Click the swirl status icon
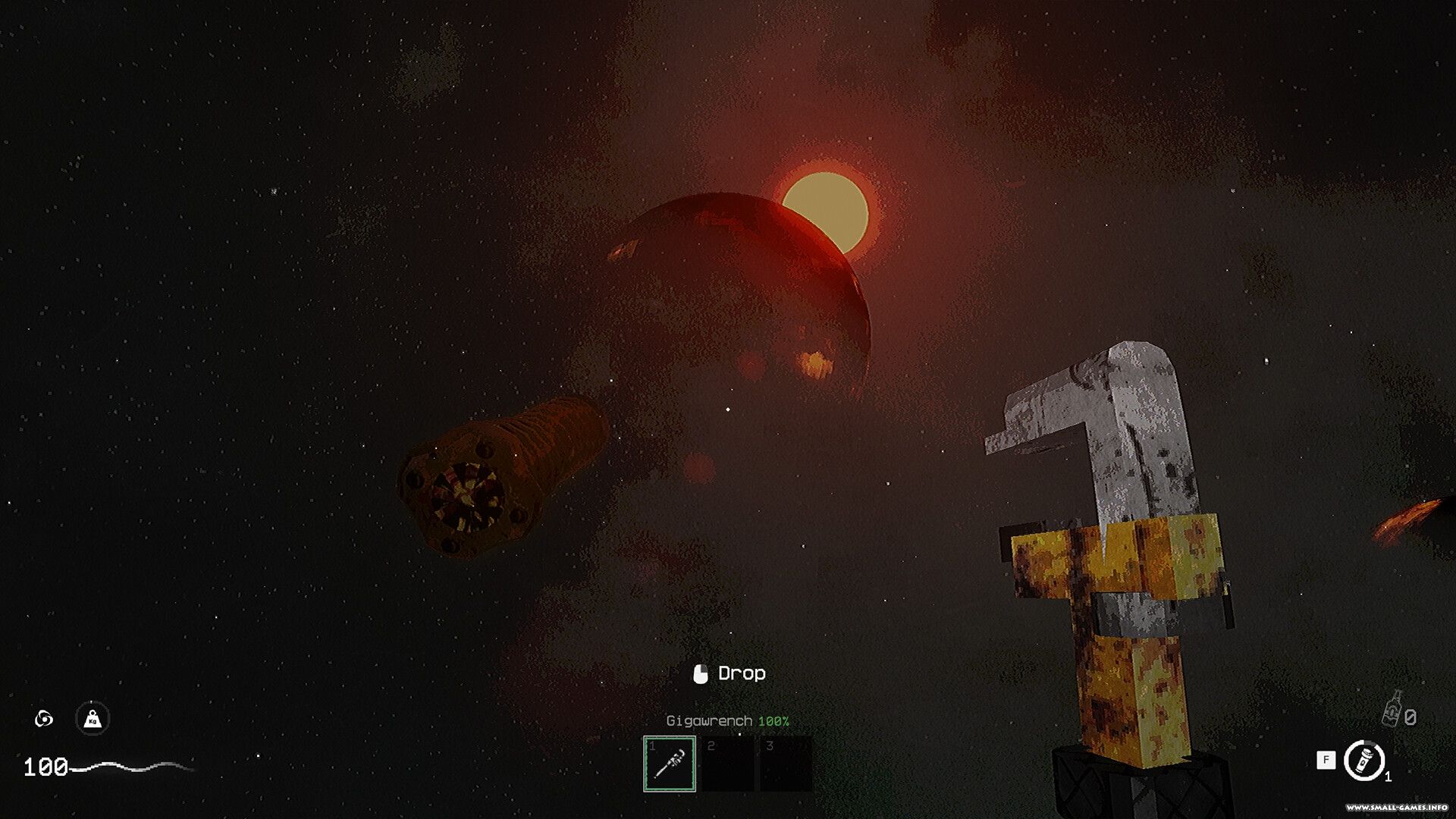This screenshot has height=819, width=1456. 44,718
